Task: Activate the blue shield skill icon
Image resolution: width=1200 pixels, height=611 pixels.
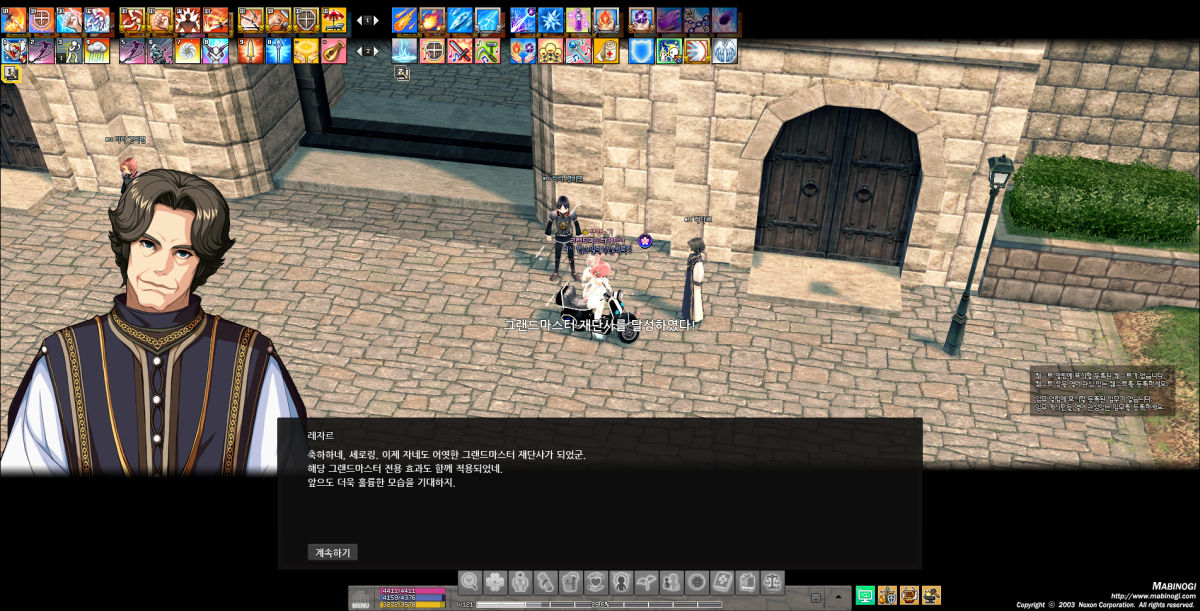Action: pos(641,50)
